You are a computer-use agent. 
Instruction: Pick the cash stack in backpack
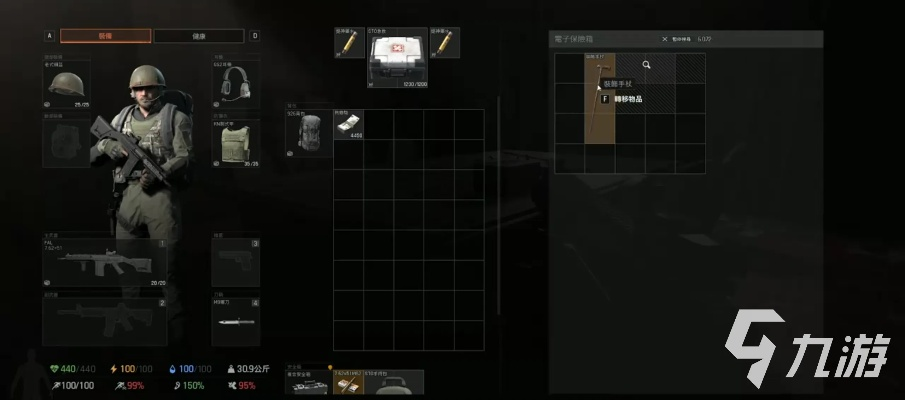pos(348,124)
